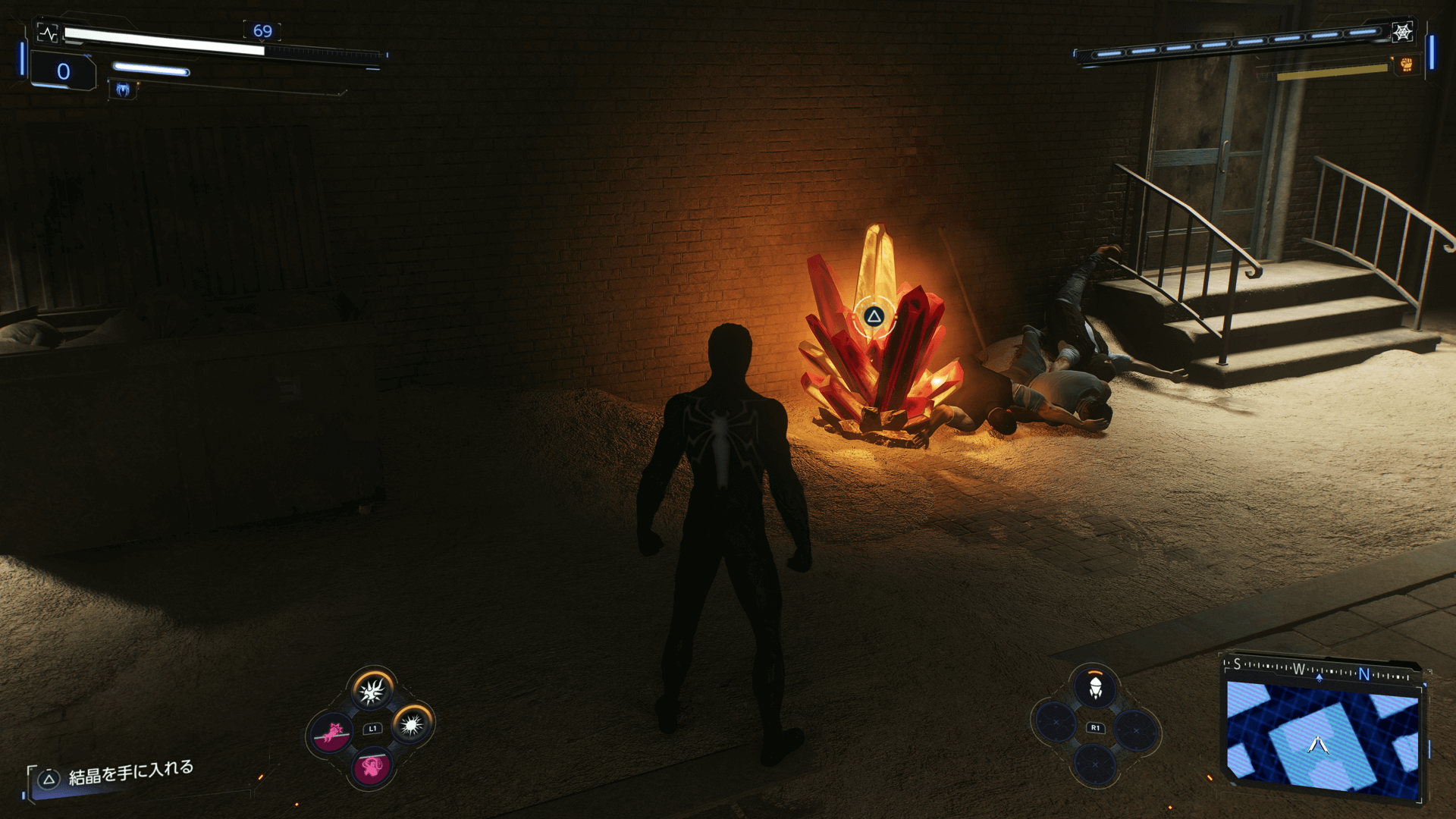The width and height of the screenshot is (1456, 819).
Task: Use the white starburst ability with the orange ring
Action: click(412, 726)
